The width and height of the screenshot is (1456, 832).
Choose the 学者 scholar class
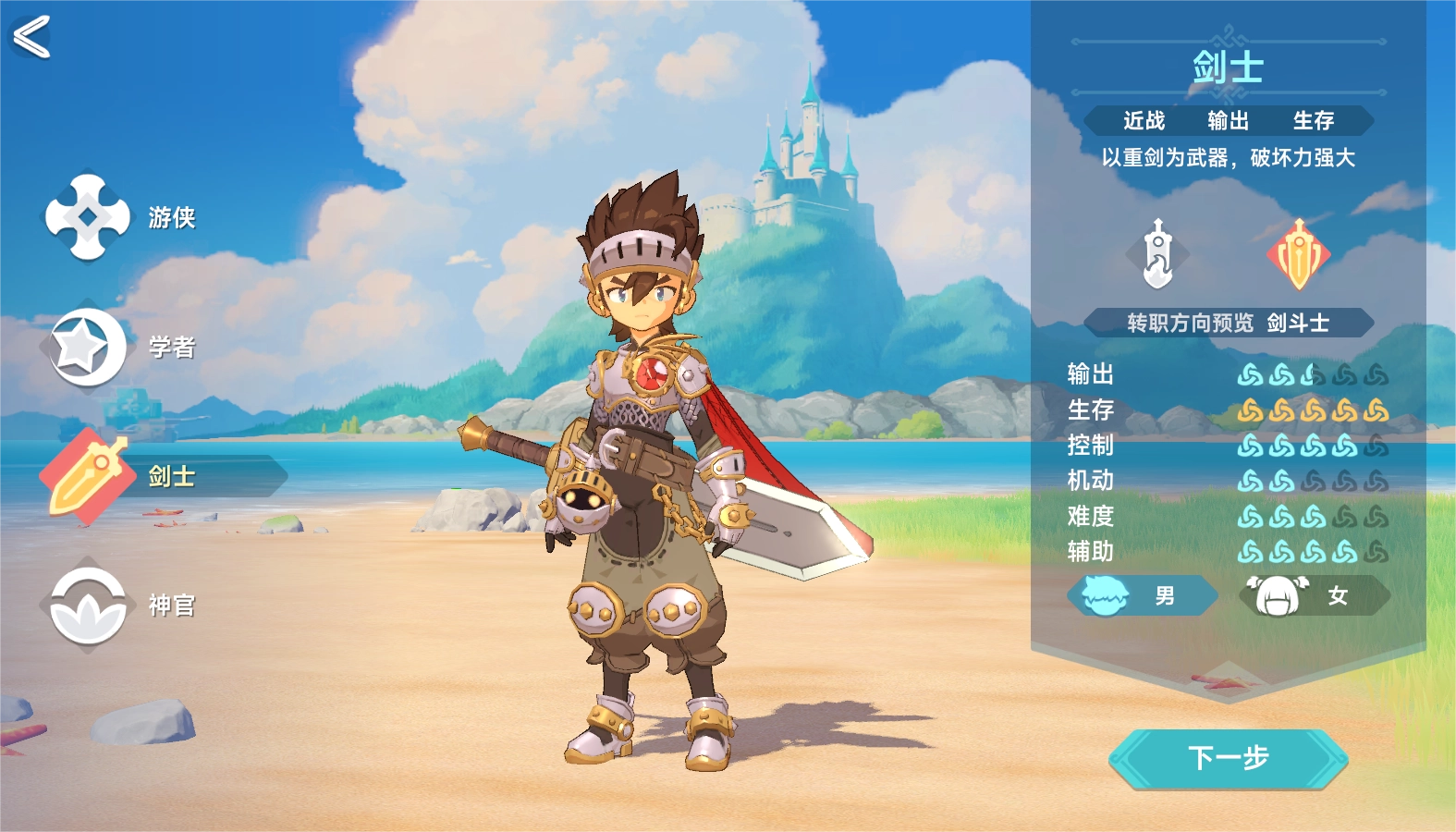(89, 347)
